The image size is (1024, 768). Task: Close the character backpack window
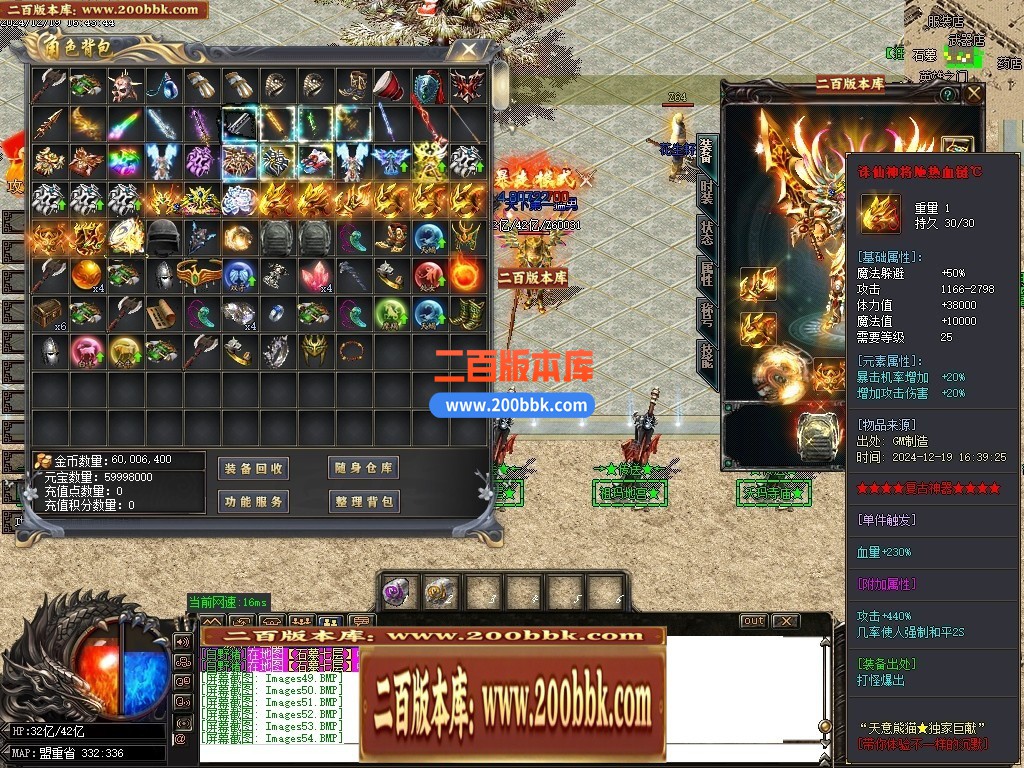pyautogui.click(x=466, y=48)
